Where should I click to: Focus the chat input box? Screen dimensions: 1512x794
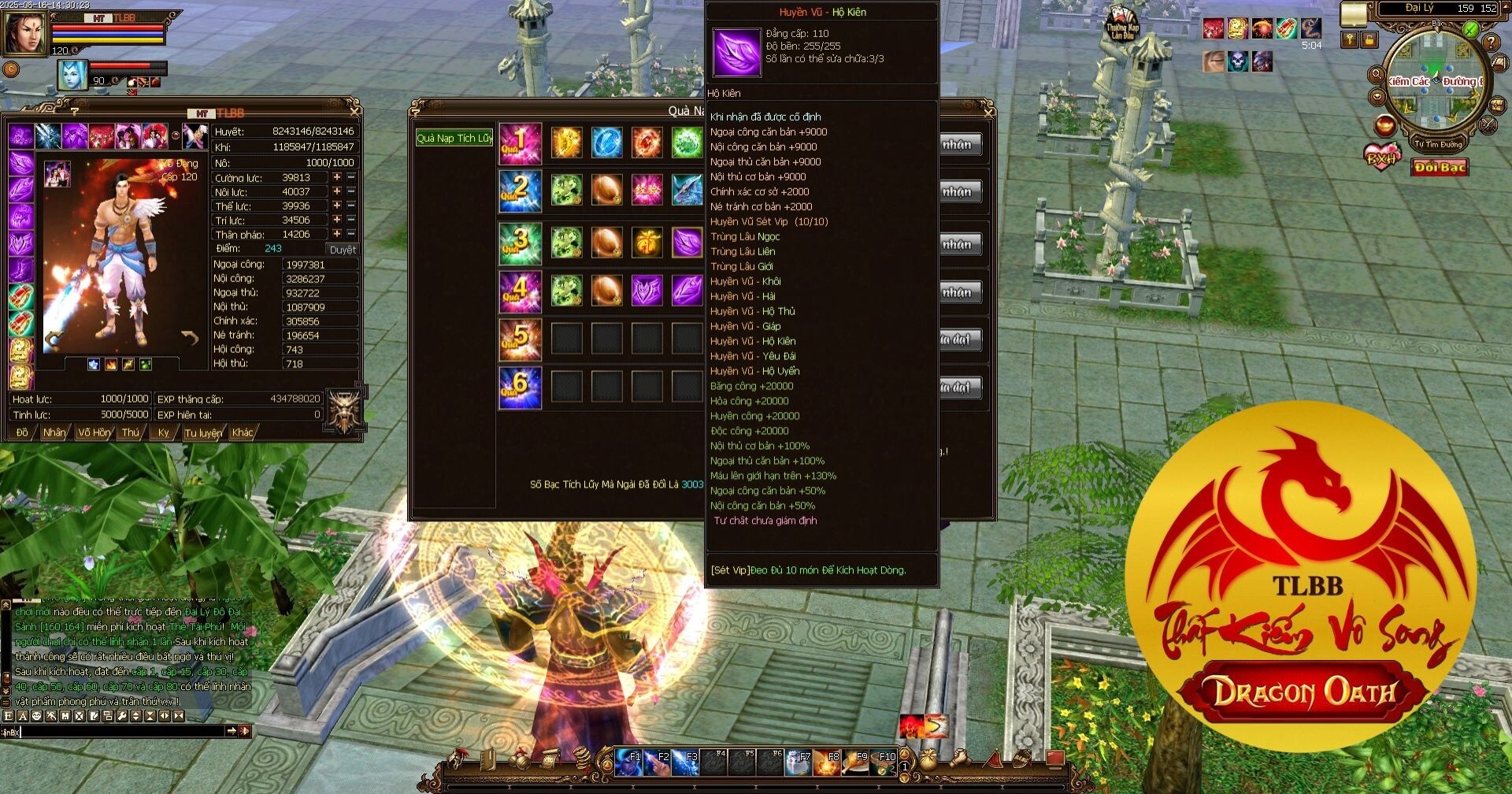coord(118,732)
